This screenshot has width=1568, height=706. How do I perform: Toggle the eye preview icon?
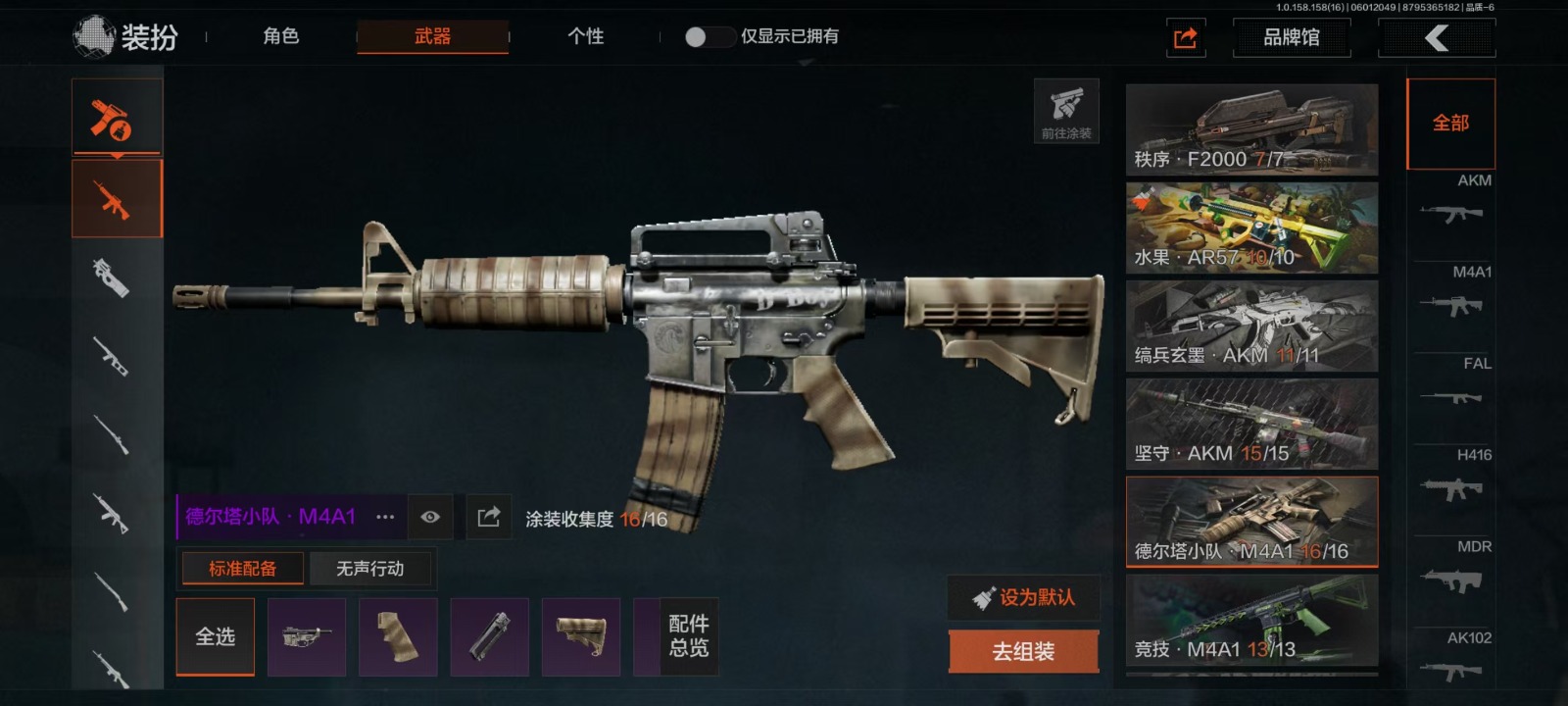(x=430, y=517)
